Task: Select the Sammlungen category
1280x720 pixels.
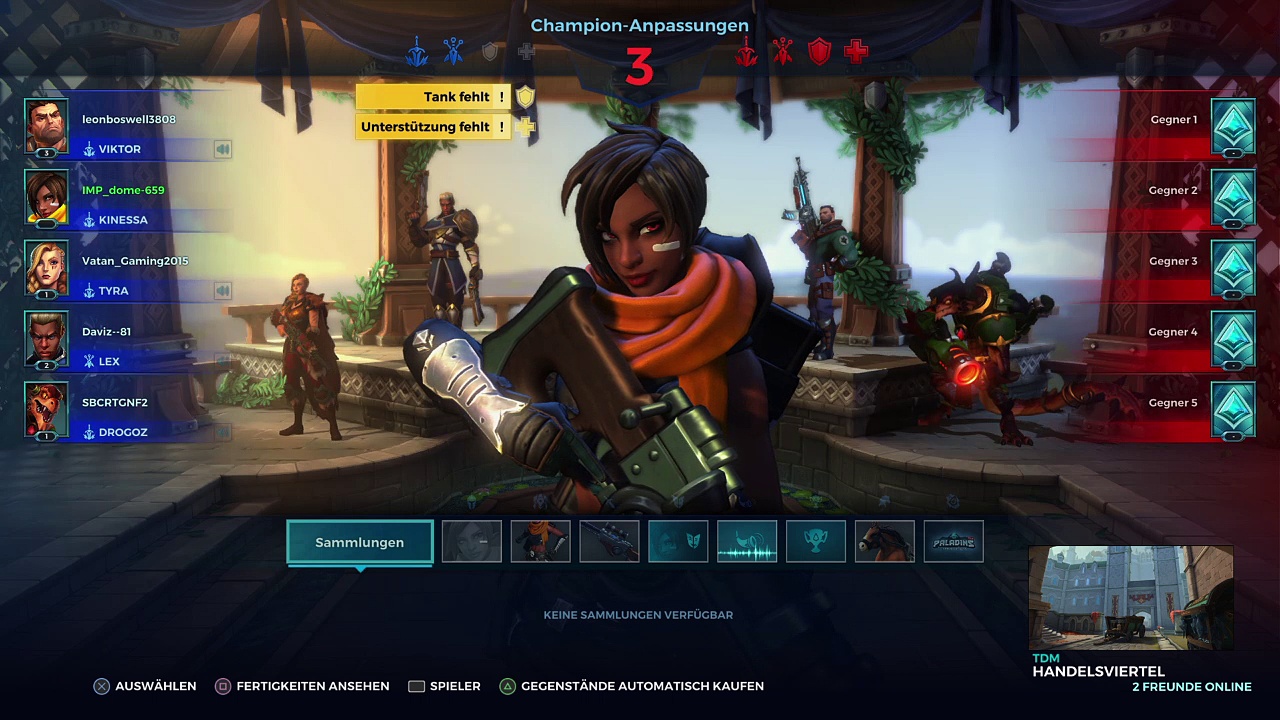Action: point(360,542)
